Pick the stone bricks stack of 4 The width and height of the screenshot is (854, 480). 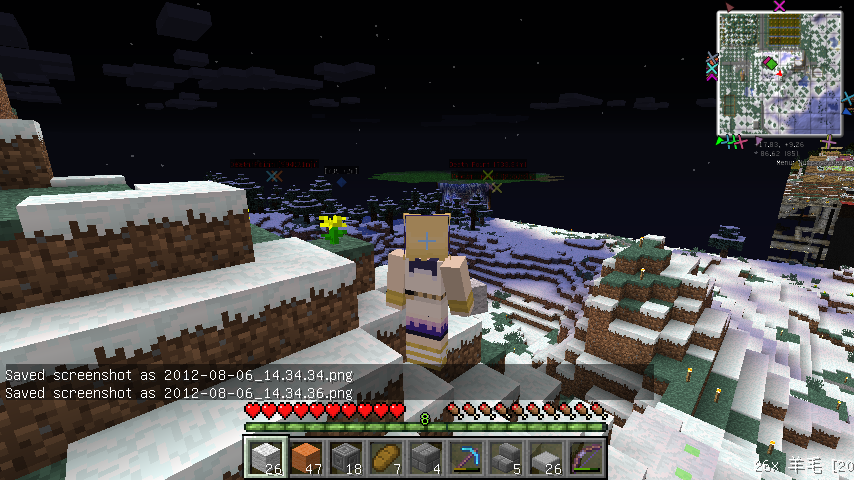(x=426, y=458)
